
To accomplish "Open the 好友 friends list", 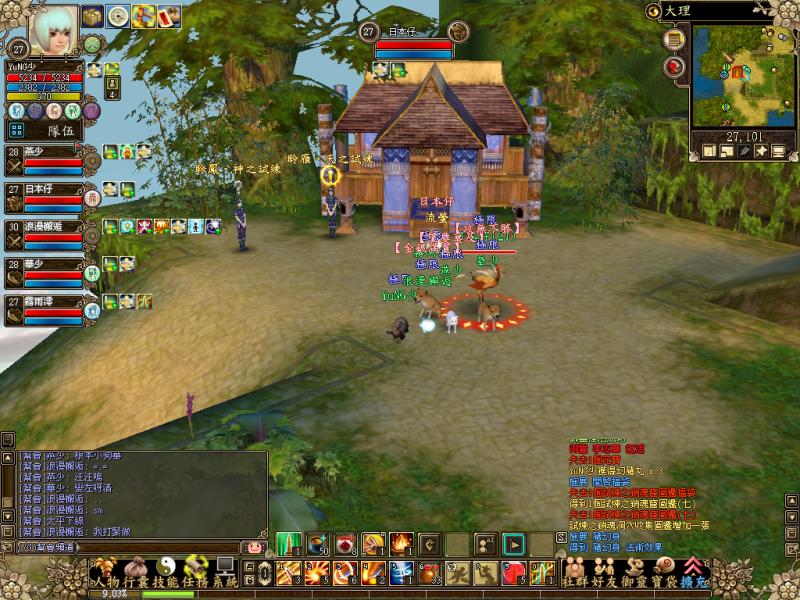I will point(604,581).
